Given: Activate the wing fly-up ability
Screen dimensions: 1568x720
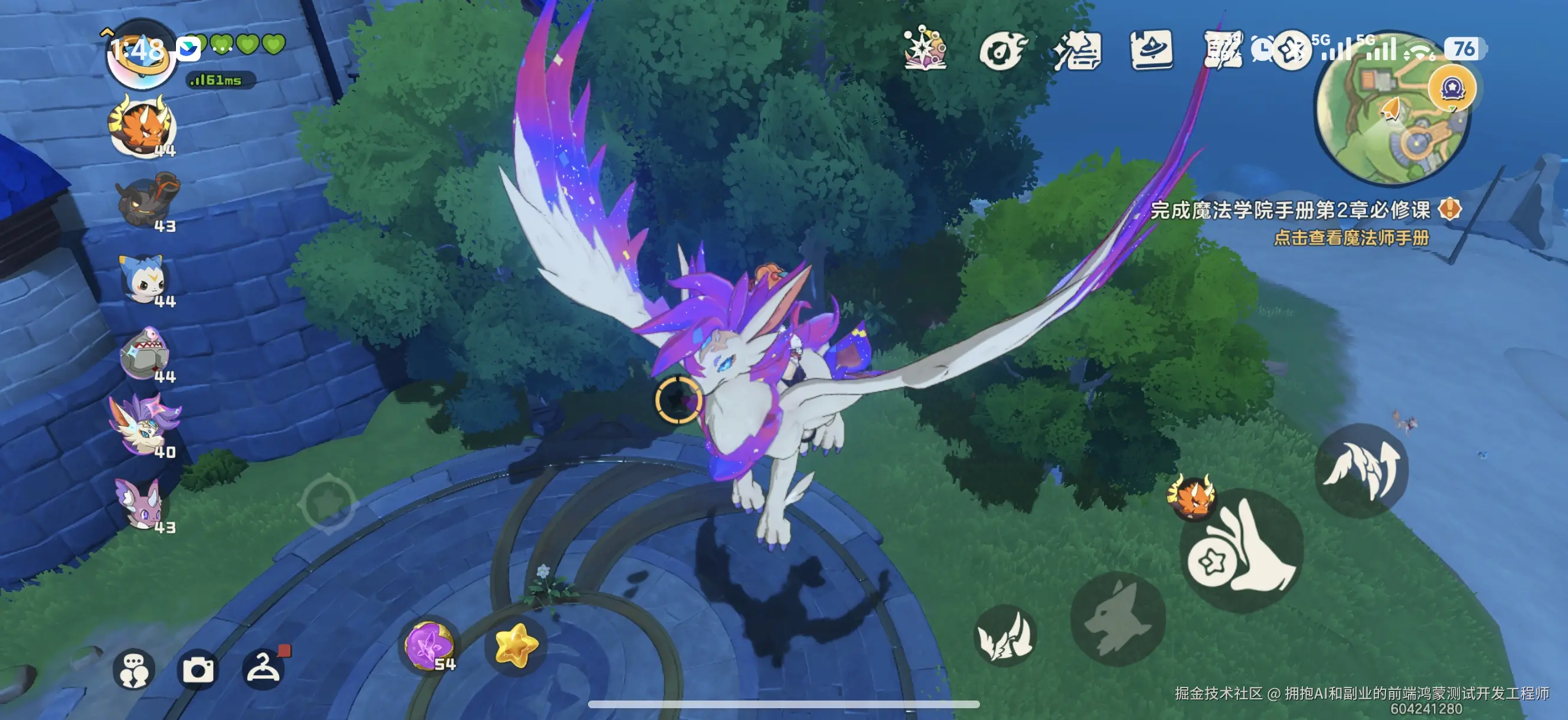Looking at the screenshot, I should [x=1361, y=471].
